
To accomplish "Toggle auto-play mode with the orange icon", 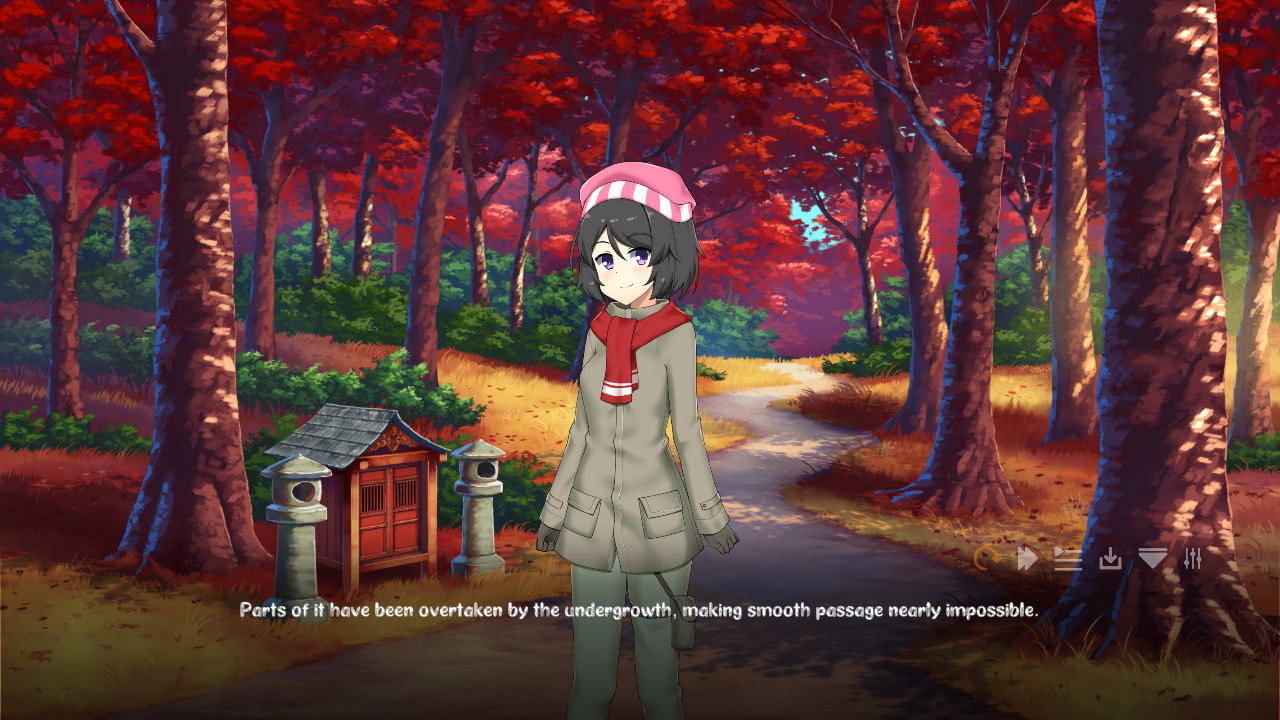I will 985,560.
